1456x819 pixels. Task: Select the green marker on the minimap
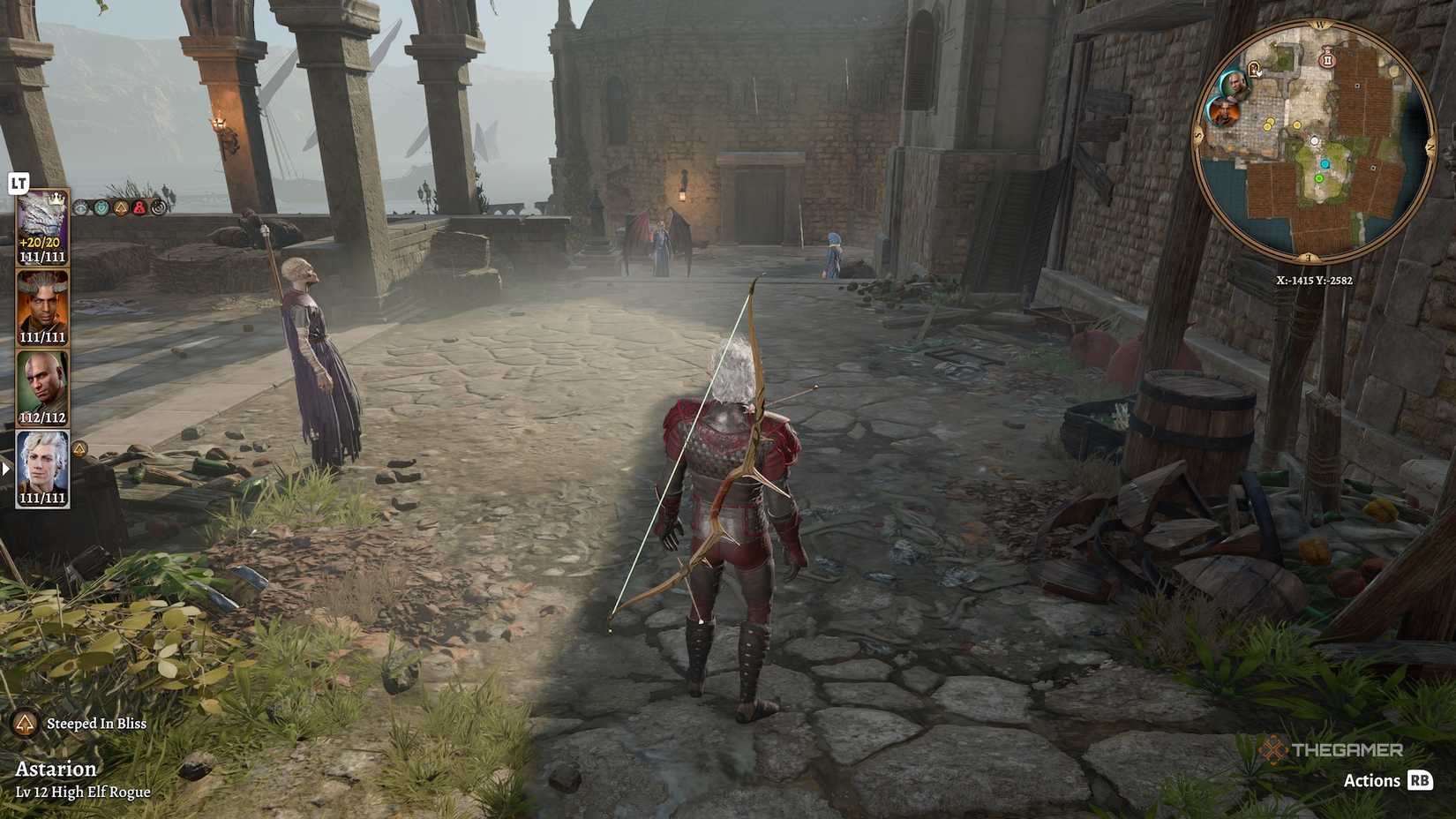coord(1318,178)
